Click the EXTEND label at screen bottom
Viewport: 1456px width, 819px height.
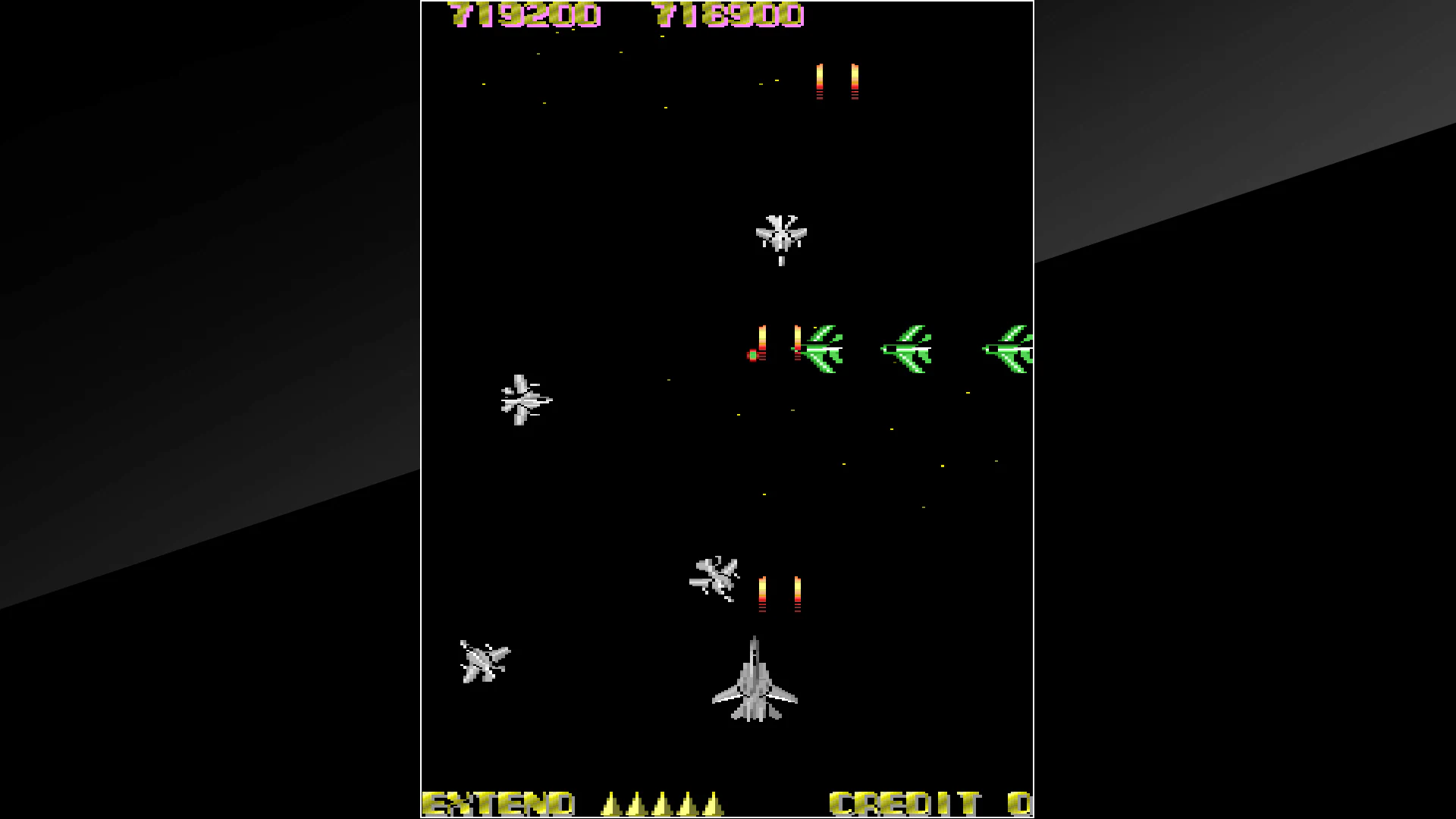500,802
